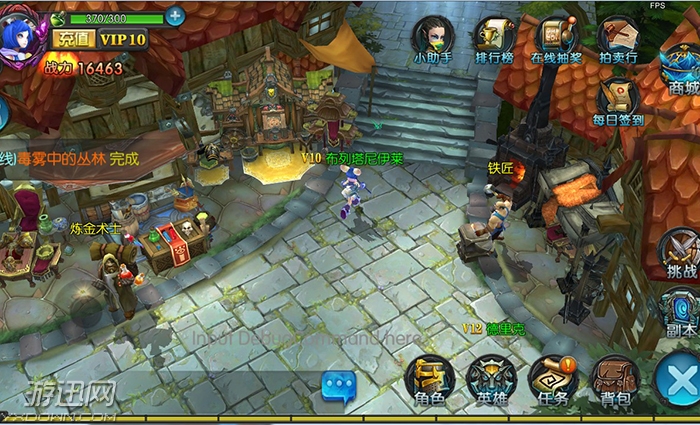Collapse the menu with the blue X button
This screenshot has height=425, width=700.
pyautogui.click(x=679, y=381)
